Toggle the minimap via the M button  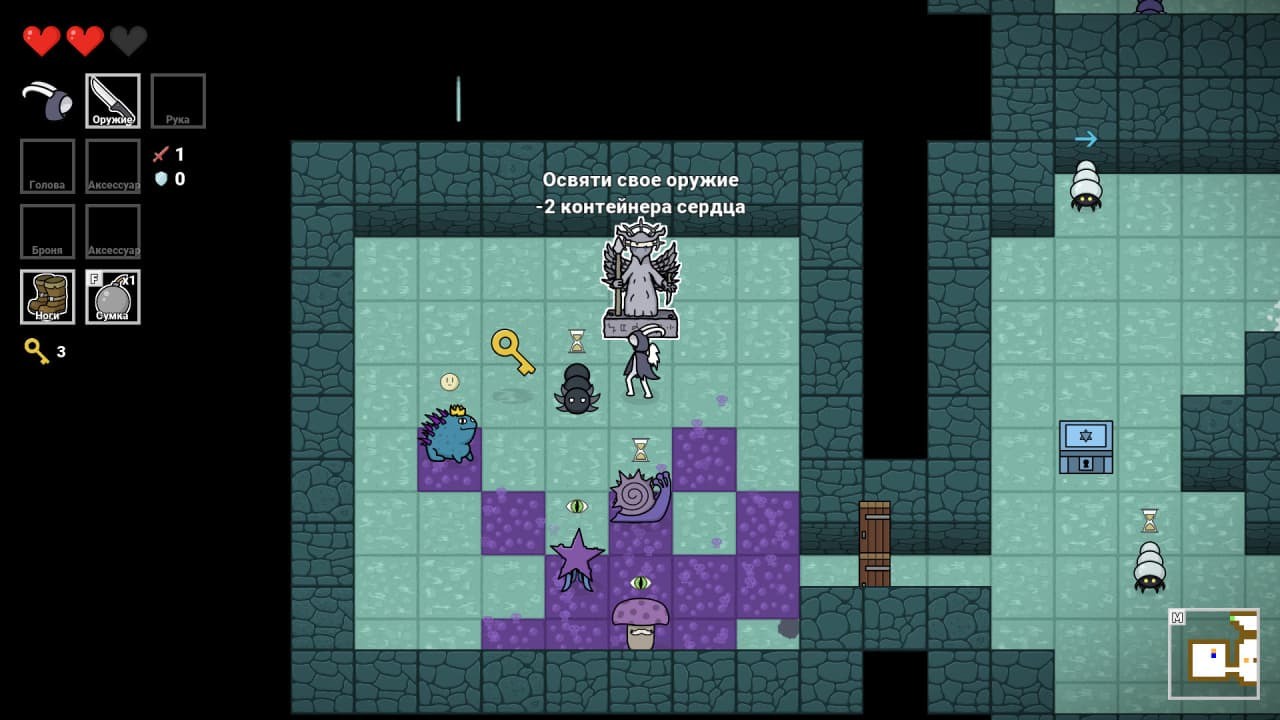pyautogui.click(x=1178, y=617)
